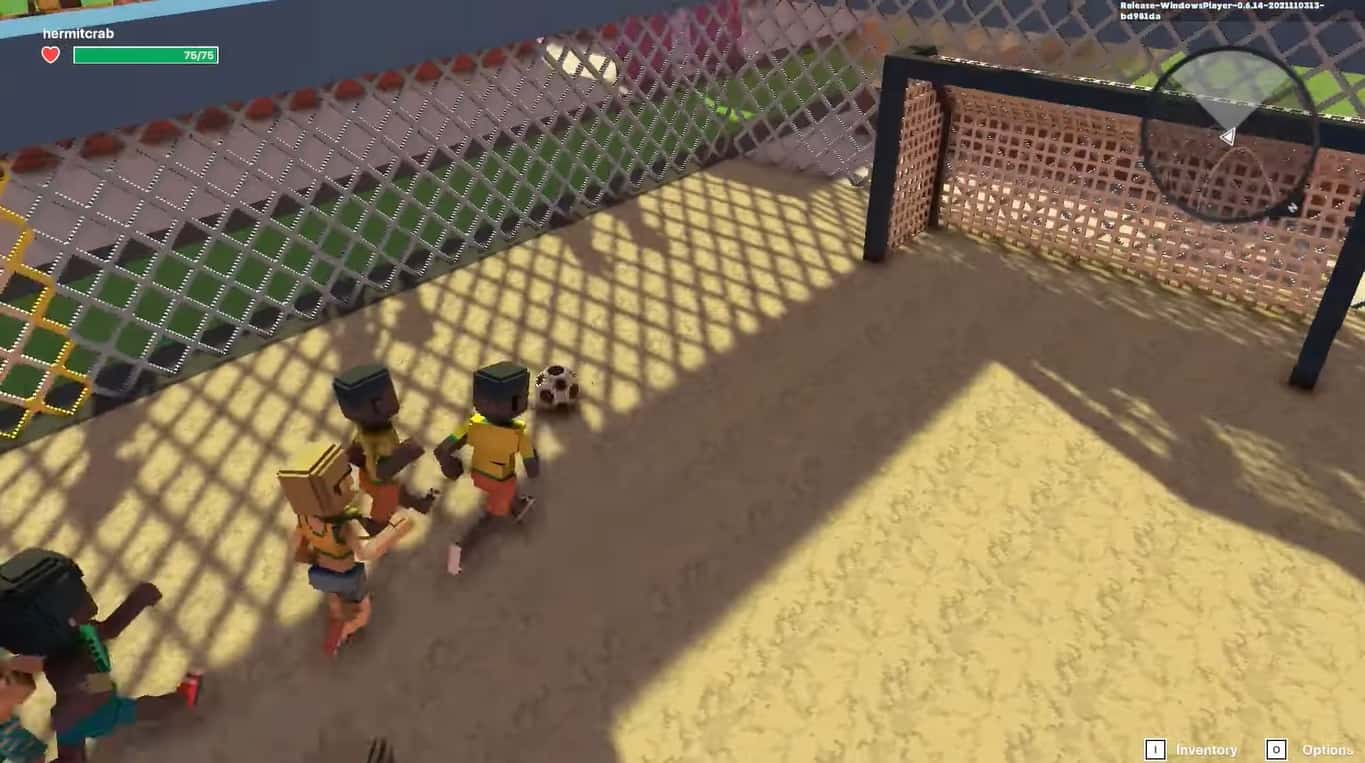Image resolution: width=1365 pixels, height=763 pixels.
Task: Click the O key icon for Options
Action: tap(1276, 748)
